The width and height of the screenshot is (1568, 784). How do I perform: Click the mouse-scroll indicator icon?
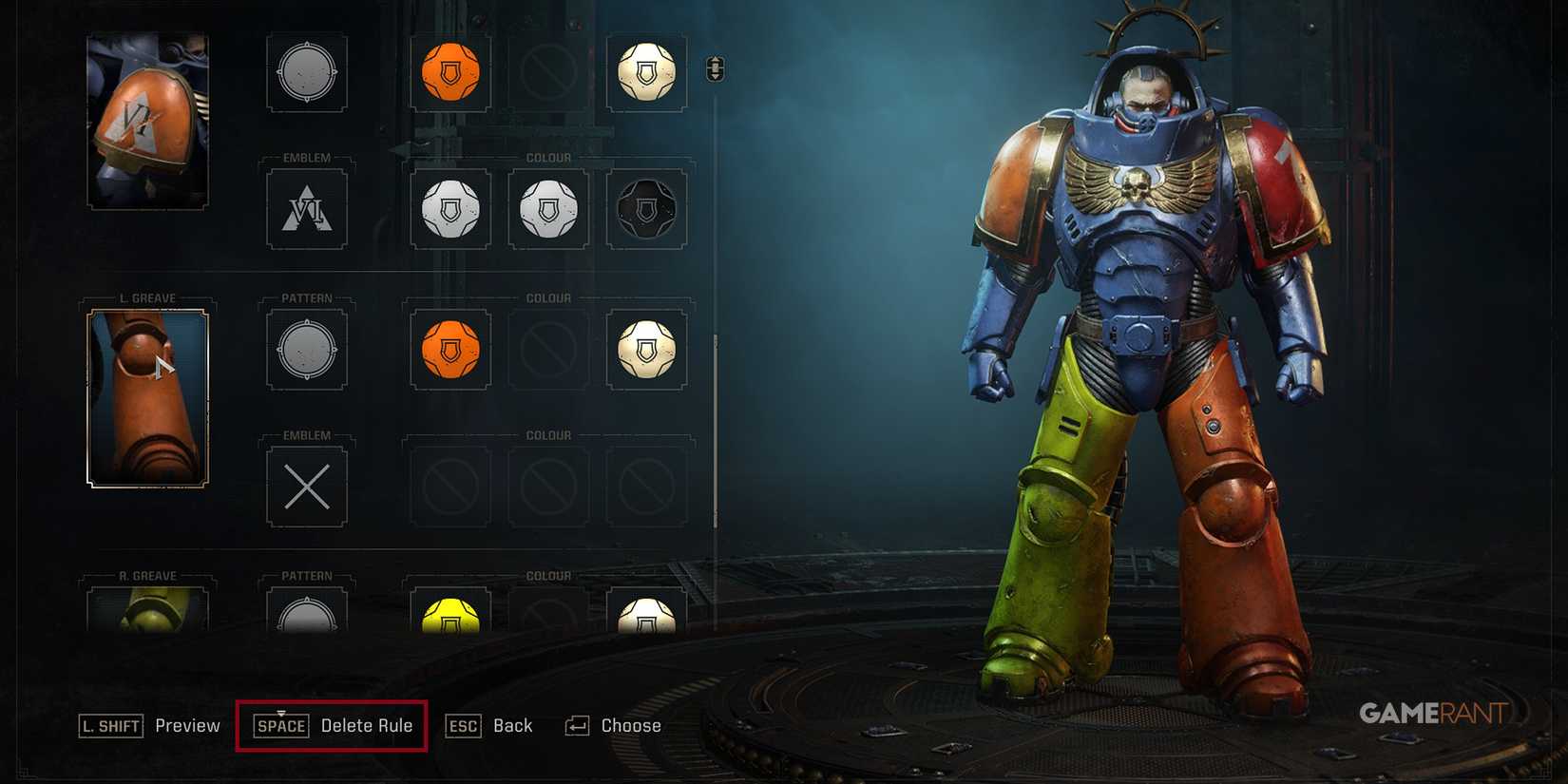(713, 69)
